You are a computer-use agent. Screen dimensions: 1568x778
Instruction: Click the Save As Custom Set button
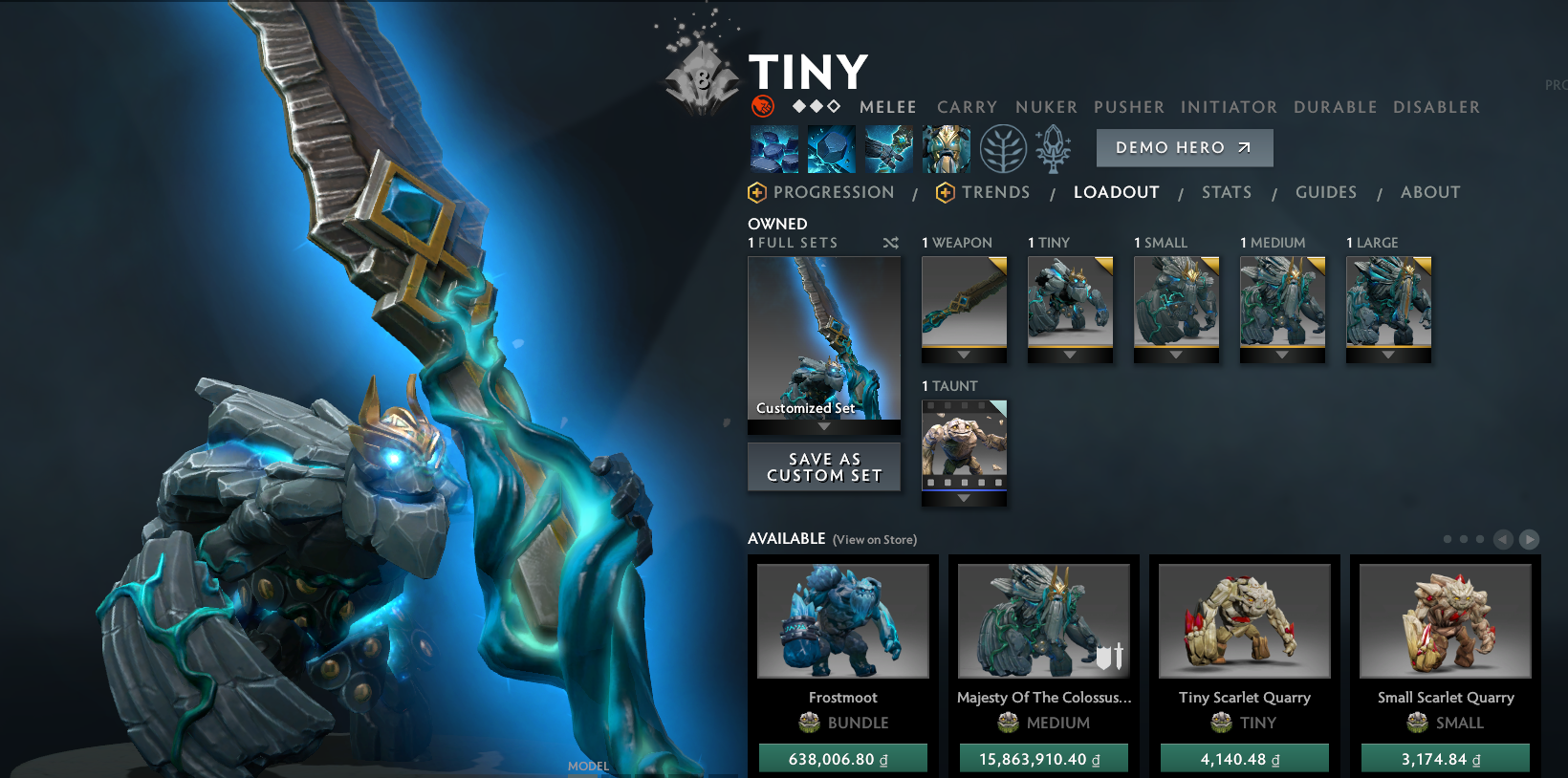(x=823, y=466)
